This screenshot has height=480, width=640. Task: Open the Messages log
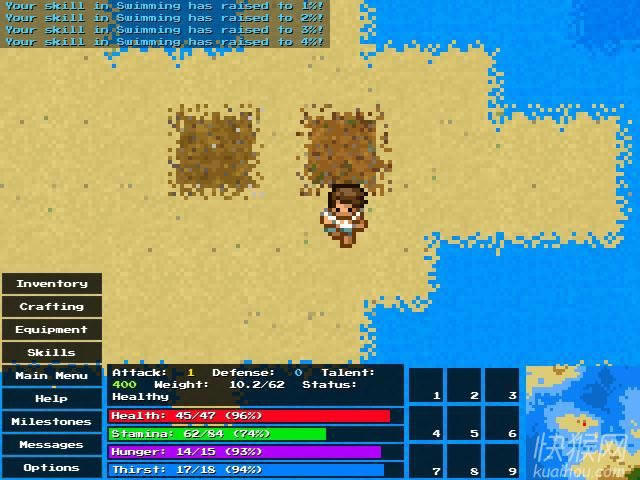[52, 445]
